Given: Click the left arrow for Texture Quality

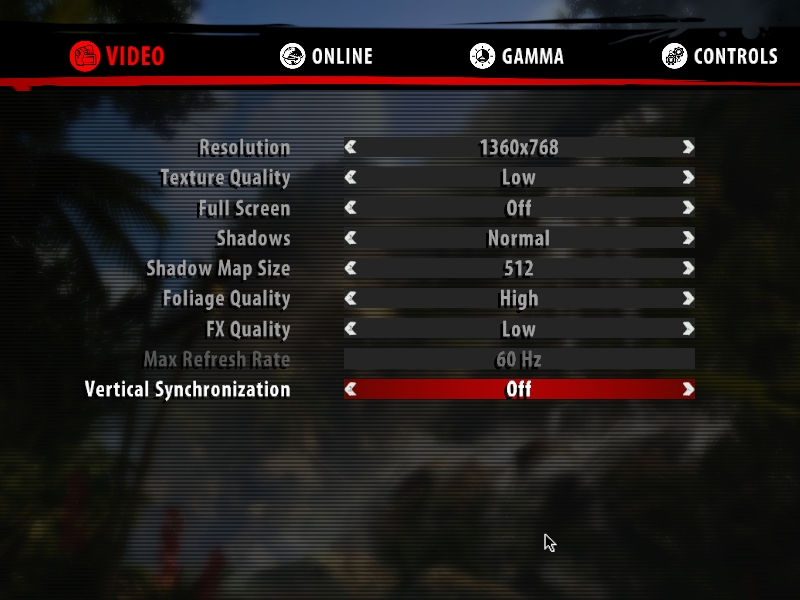Looking at the screenshot, I should (x=351, y=178).
